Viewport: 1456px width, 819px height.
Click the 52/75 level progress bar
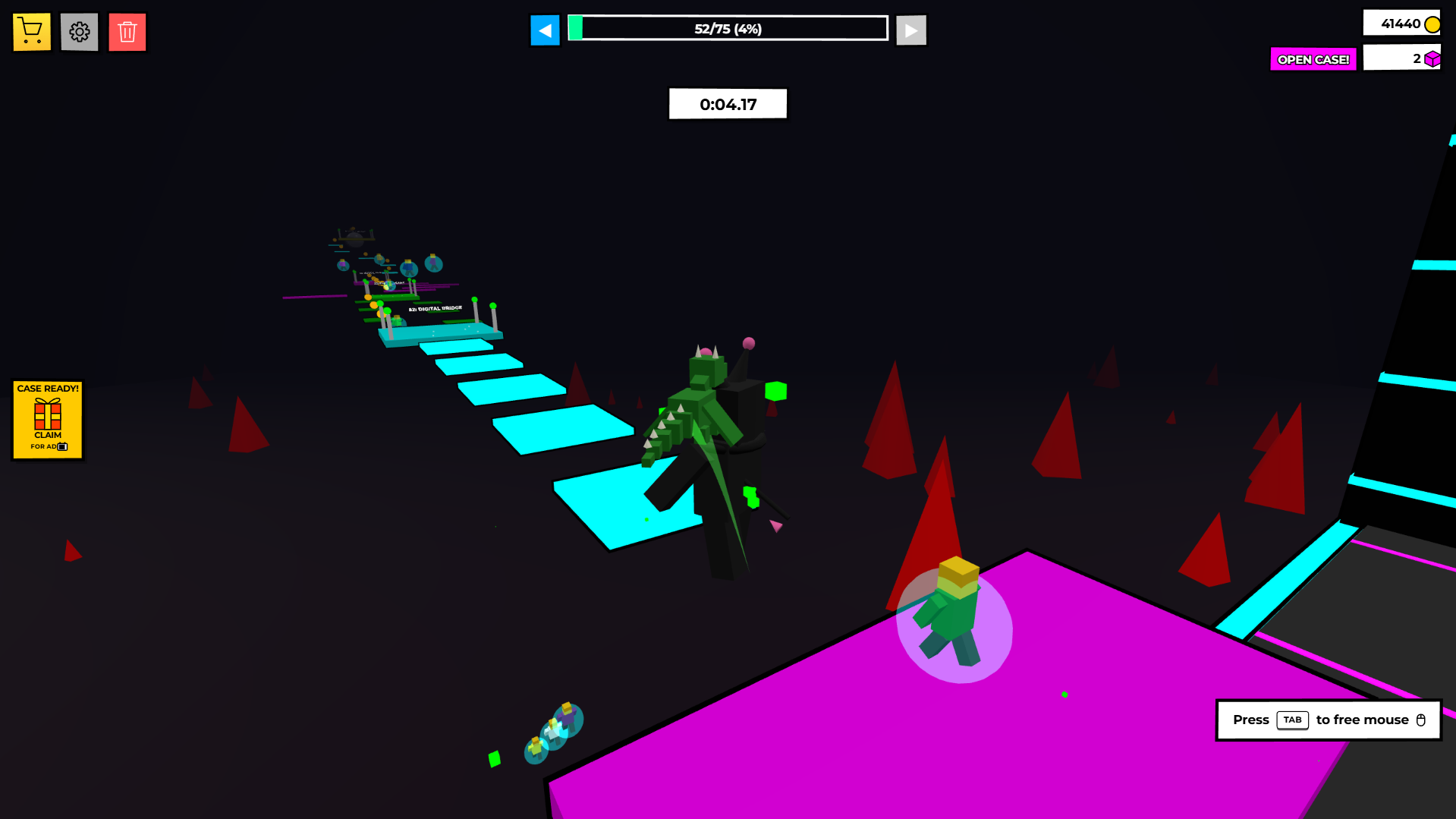point(727,28)
